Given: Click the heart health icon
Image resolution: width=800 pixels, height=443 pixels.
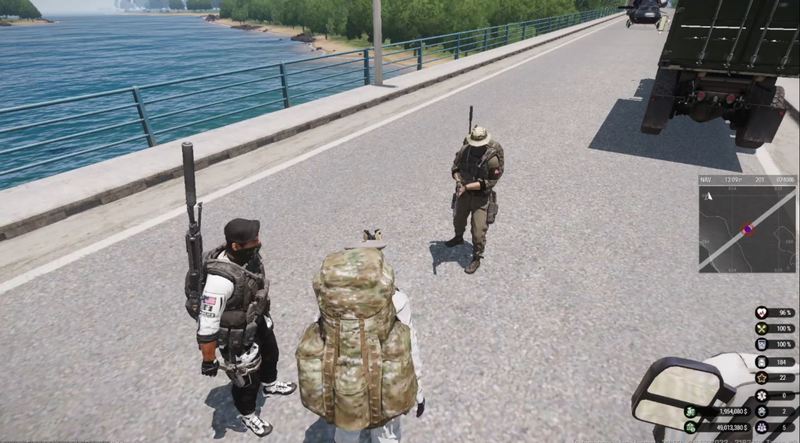Looking at the screenshot, I should (761, 313).
